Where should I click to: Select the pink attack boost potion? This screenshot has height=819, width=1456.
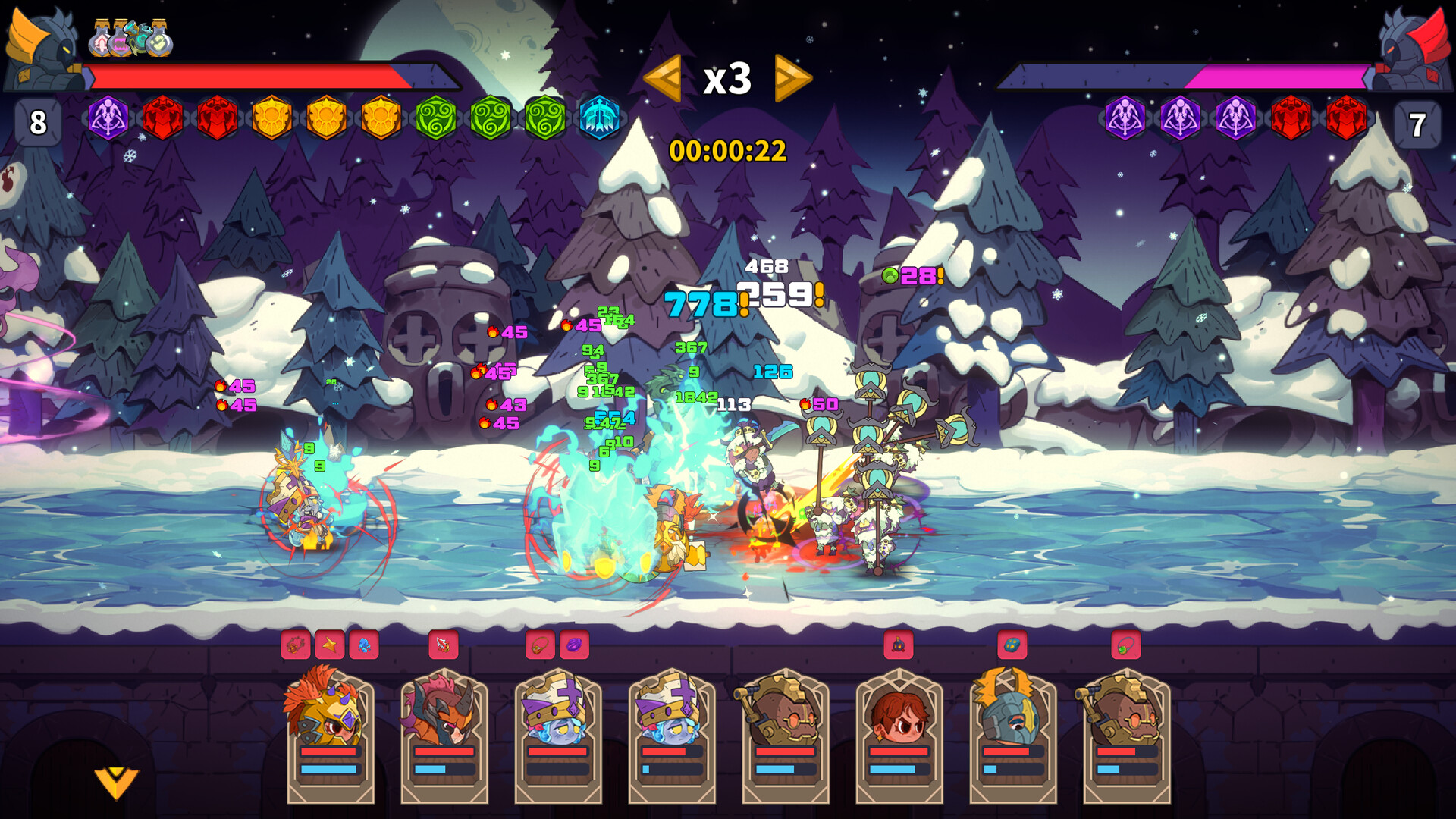tap(102, 42)
